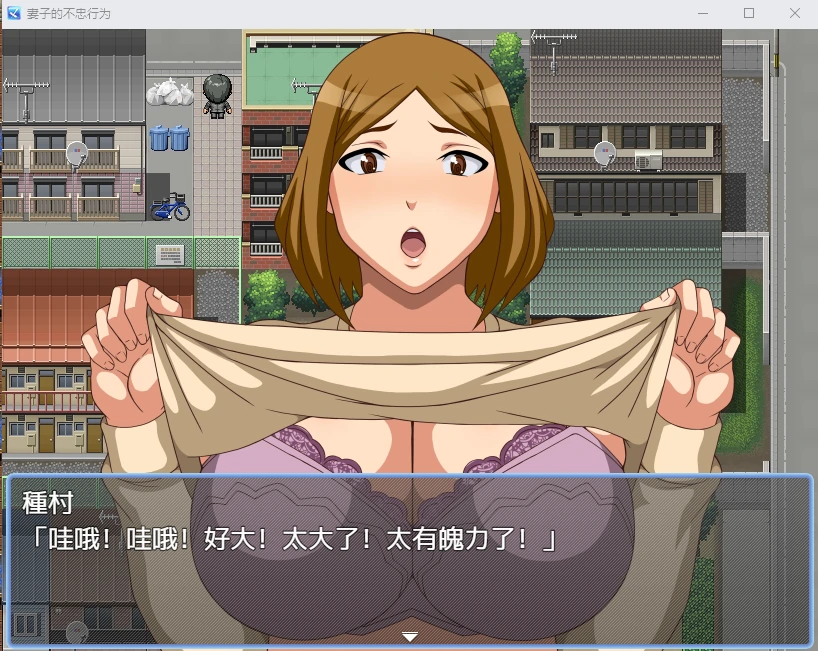Advance dialogue with the white down arrow
Screen dimensions: 818x651
(x=409, y=637)
